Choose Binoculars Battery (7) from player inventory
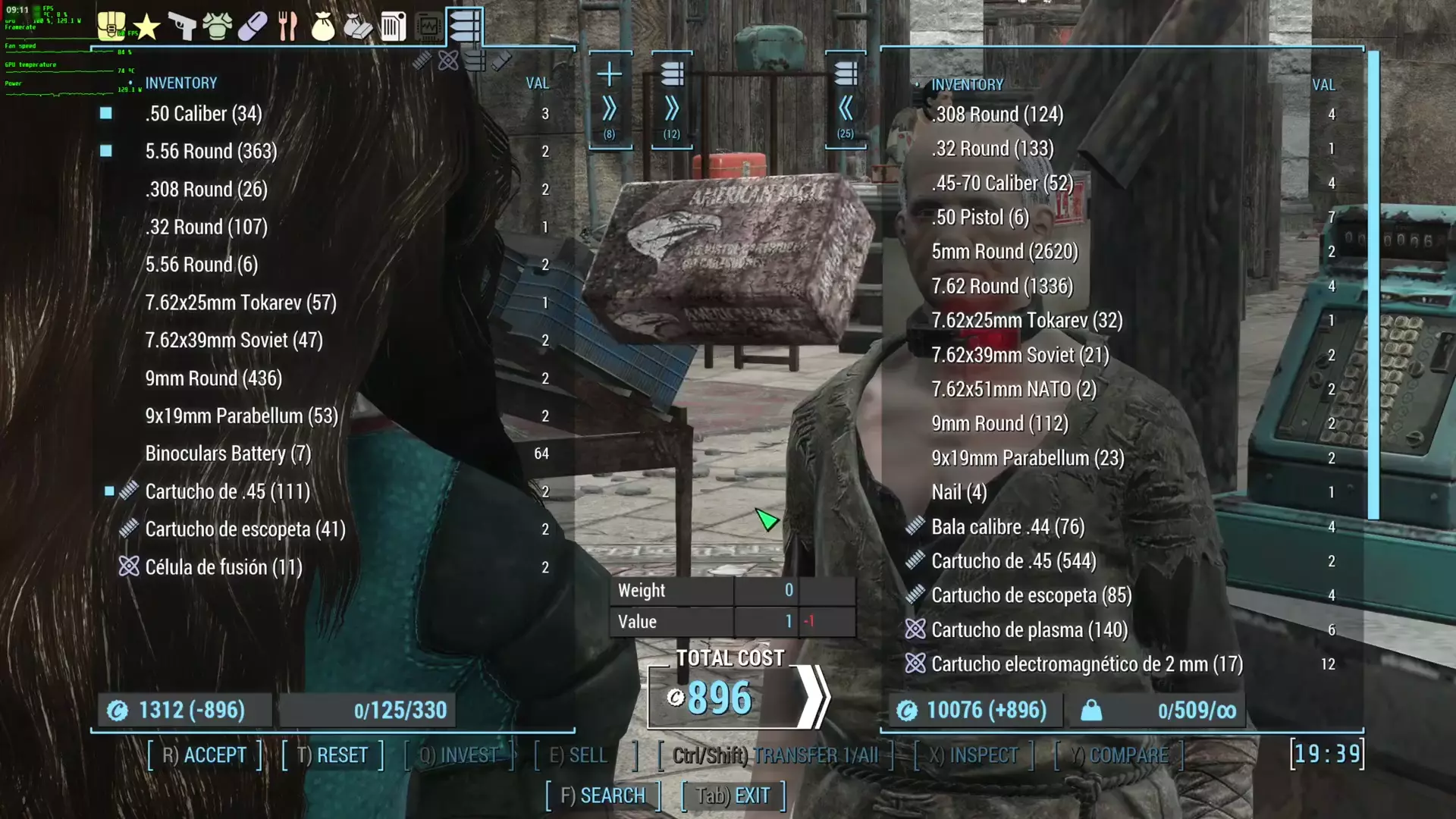The width and height of the screenshot is (1456, 819). coord(227,453)
